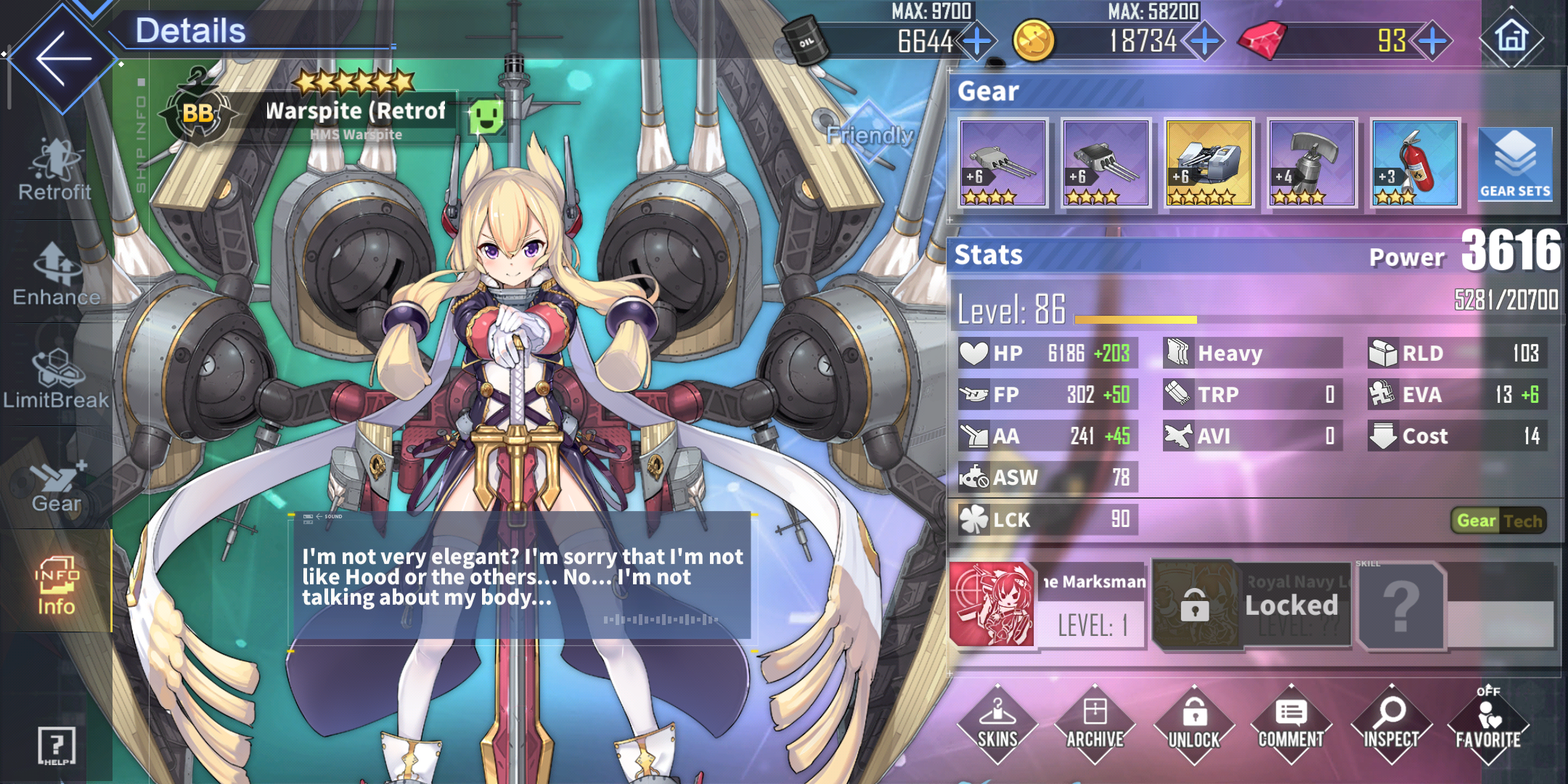1568x784 pixels.
Task: Select the fire extinguisher gear slot
Action: [x=1415, y=163]
